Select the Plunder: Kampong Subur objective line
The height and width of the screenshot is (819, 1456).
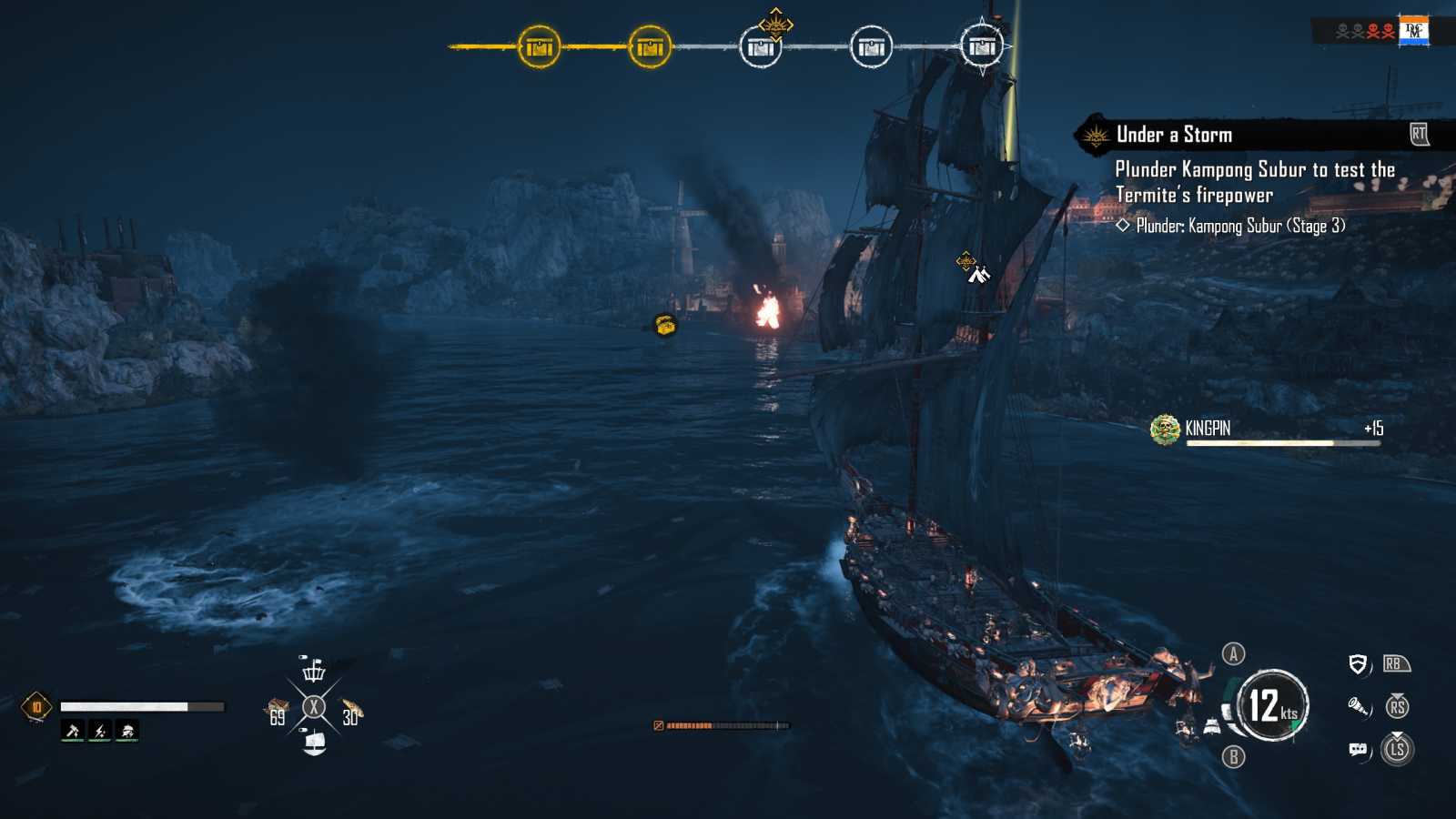coord(1239,226)
